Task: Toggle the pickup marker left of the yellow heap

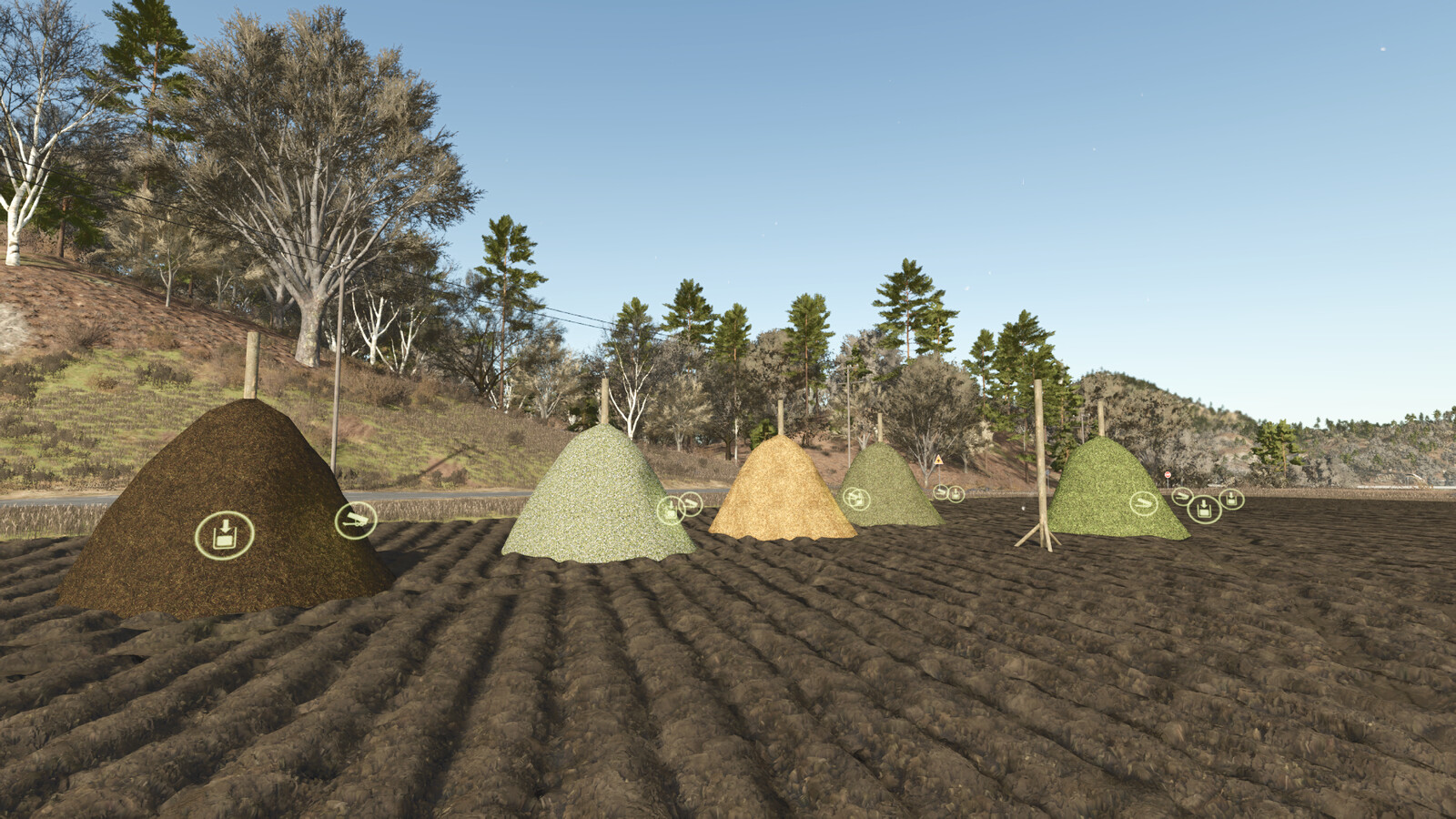Action: (692, 501)
